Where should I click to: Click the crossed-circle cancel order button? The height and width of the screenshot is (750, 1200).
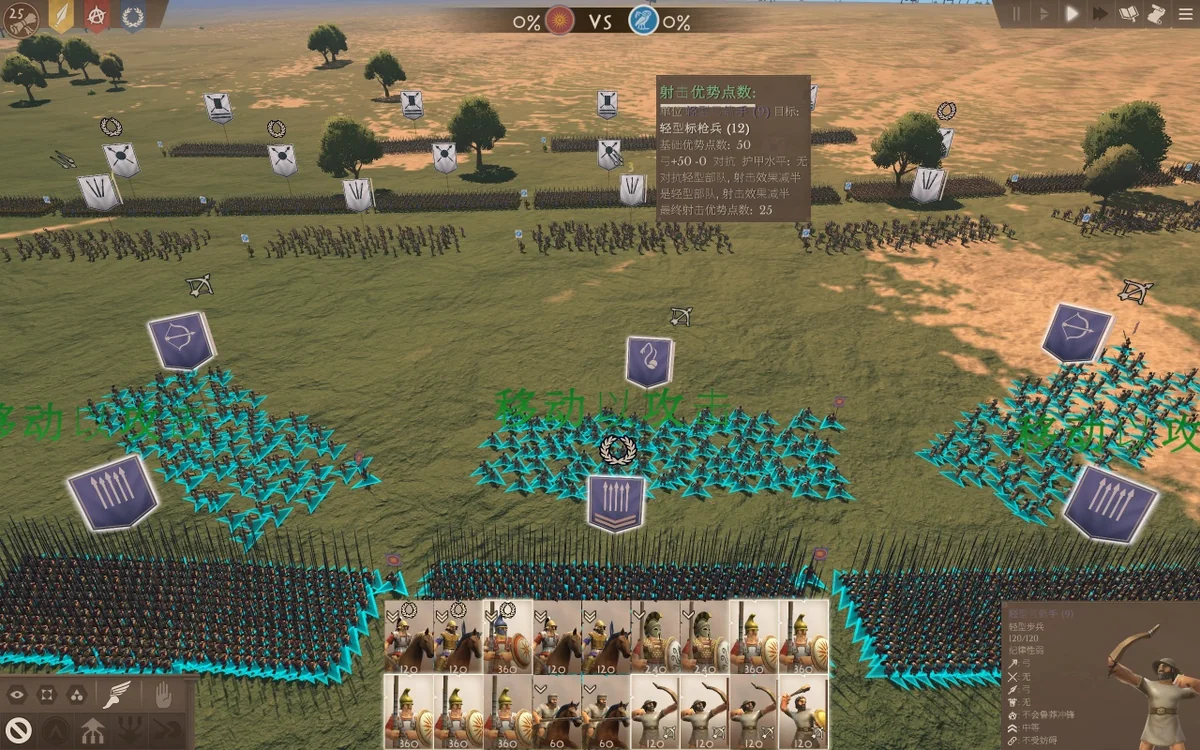19,729
